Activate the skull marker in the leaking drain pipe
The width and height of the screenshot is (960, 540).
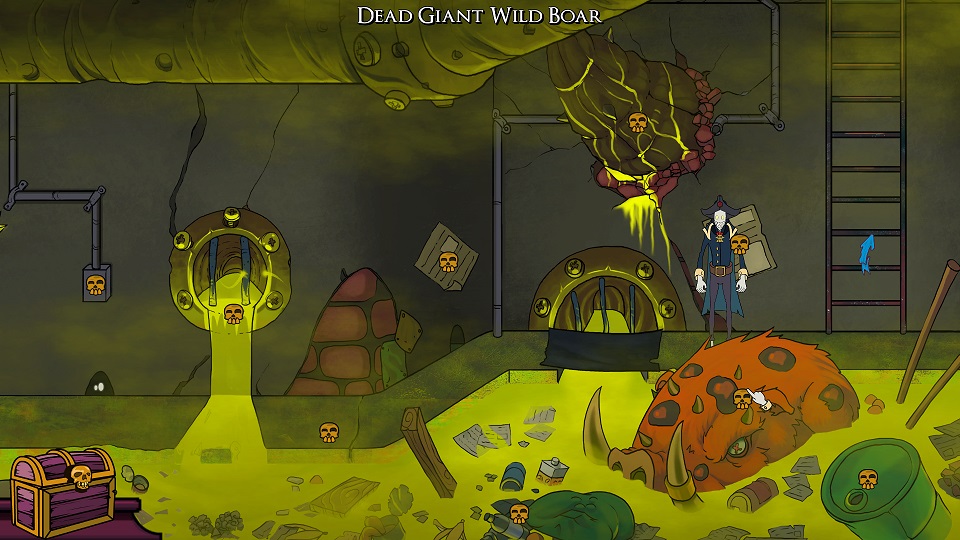point(233,314)
